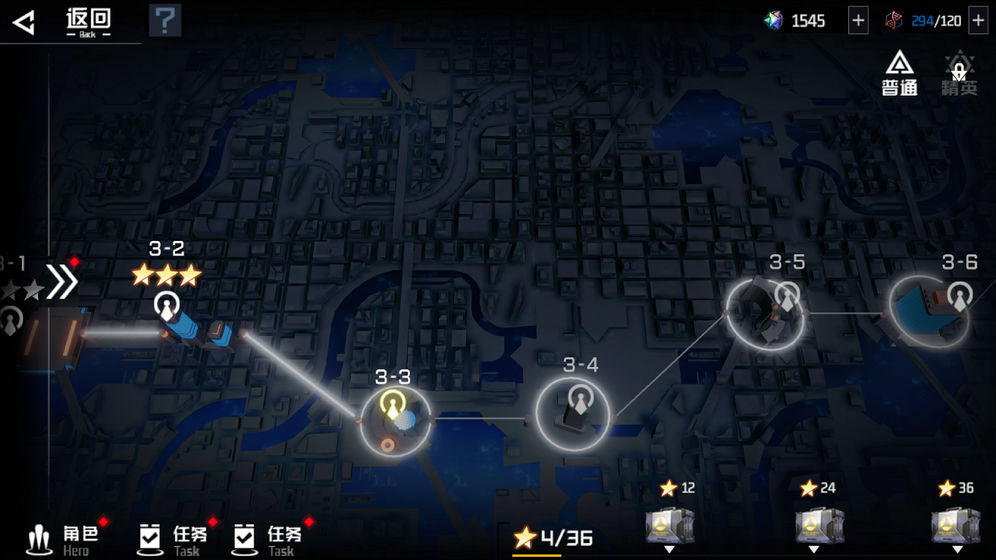Image resolution: width=996 pixels, height=560 pixels.
Task: Choose stage 3-4 node
Action: tap(573, 412)
